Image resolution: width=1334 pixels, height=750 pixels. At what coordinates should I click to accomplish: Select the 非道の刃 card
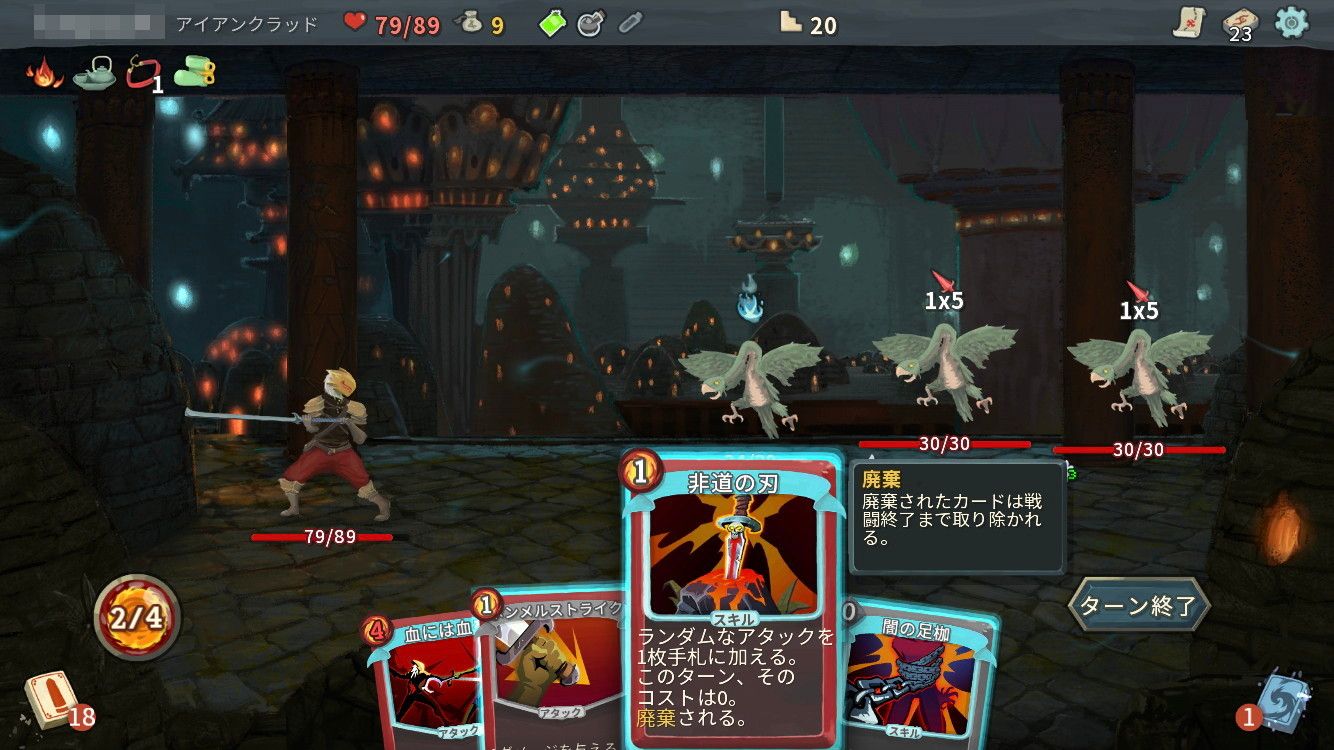[x=732, y=600]
